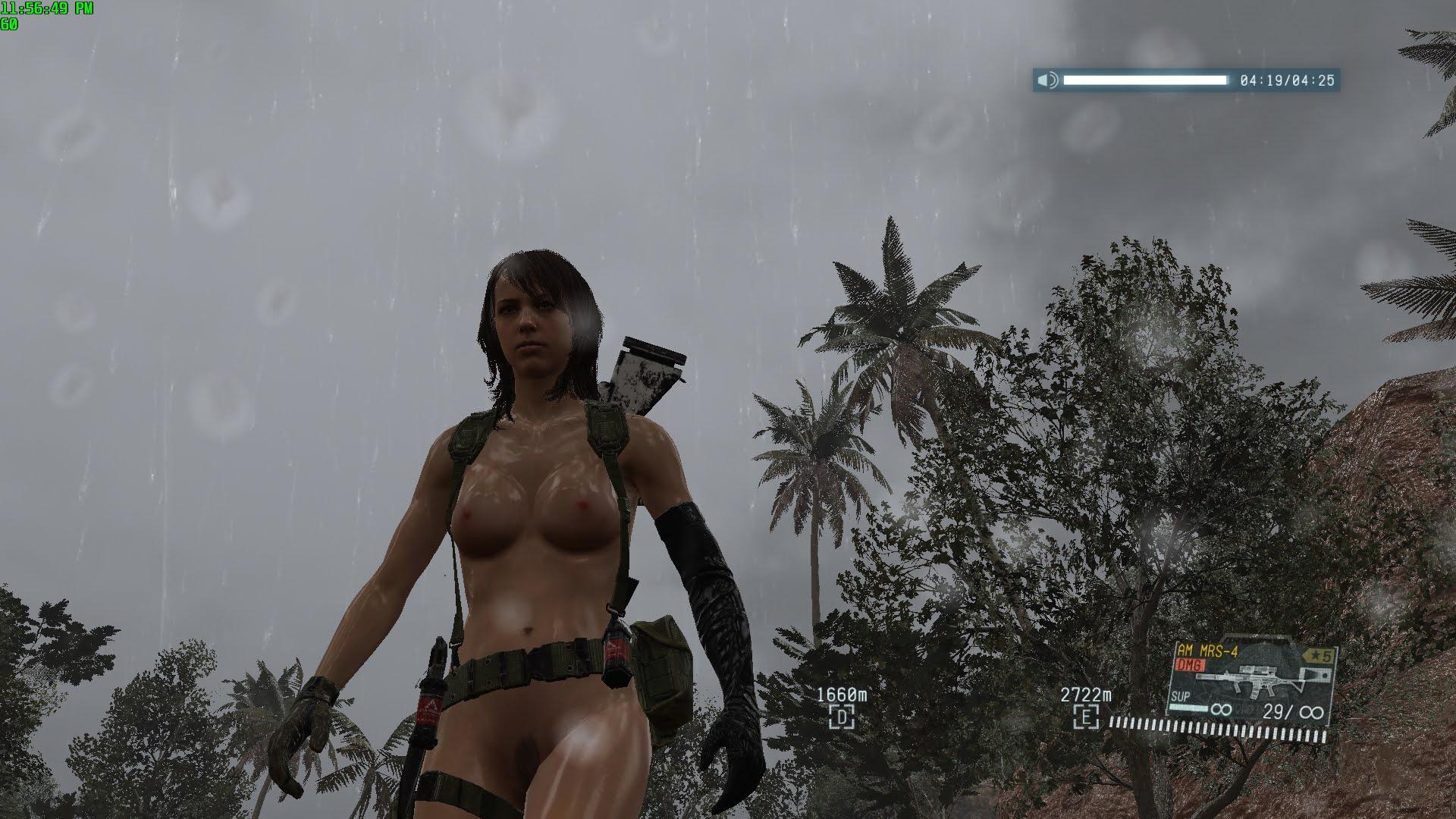
Task: Select the E waypoint marker at 2722m
Action: (1086, 716)
